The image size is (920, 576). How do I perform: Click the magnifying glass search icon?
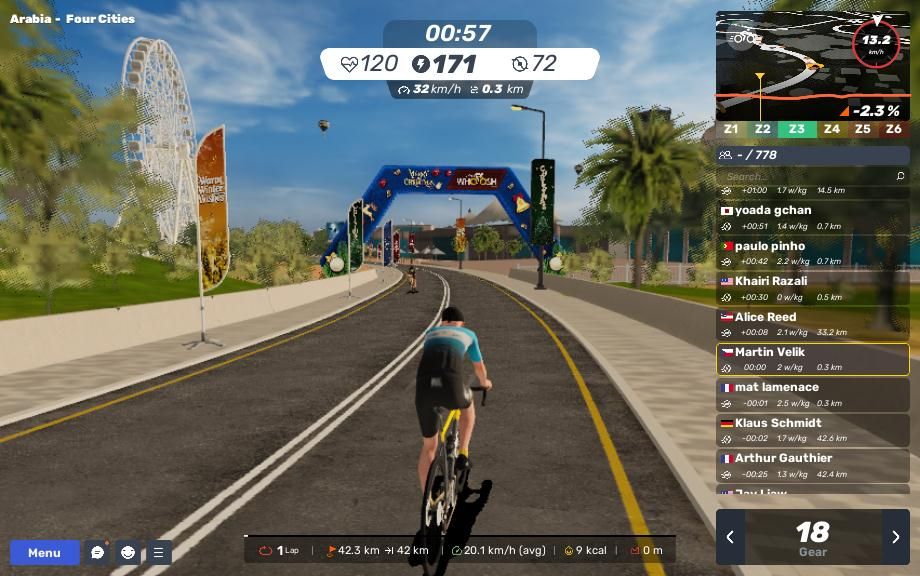(x=900, y=176)
